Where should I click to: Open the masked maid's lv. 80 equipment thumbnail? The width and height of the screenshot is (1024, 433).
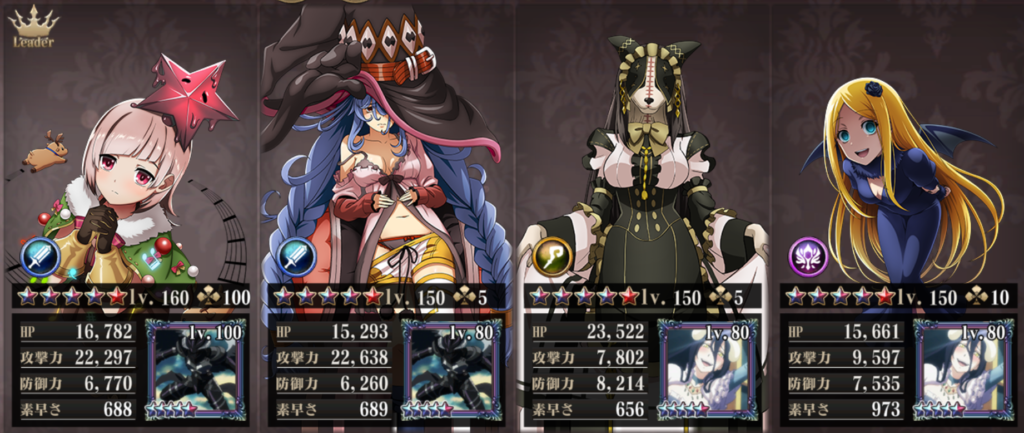[708, 367]
